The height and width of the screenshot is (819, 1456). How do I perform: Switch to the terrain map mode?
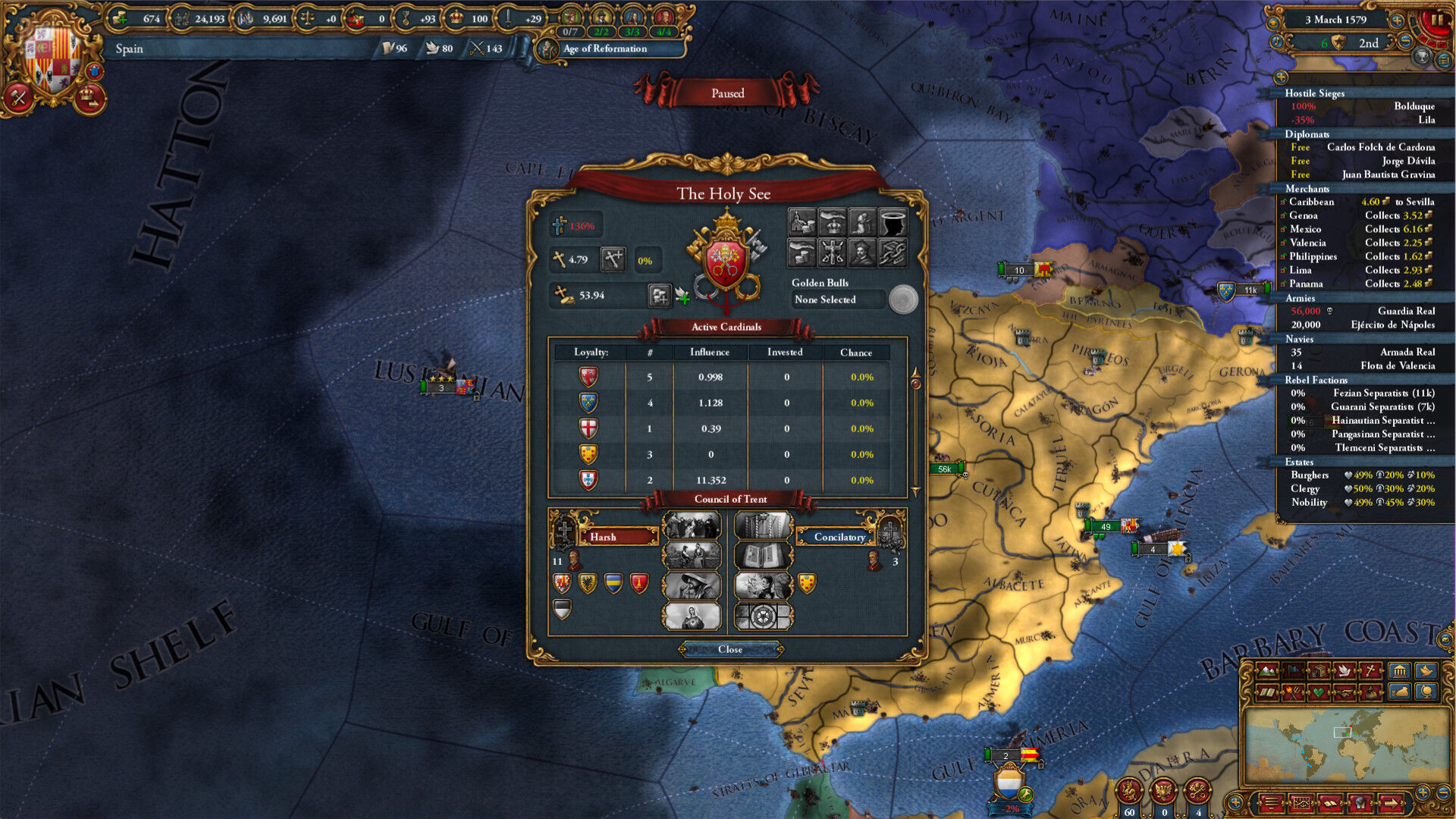(1267, 670)
